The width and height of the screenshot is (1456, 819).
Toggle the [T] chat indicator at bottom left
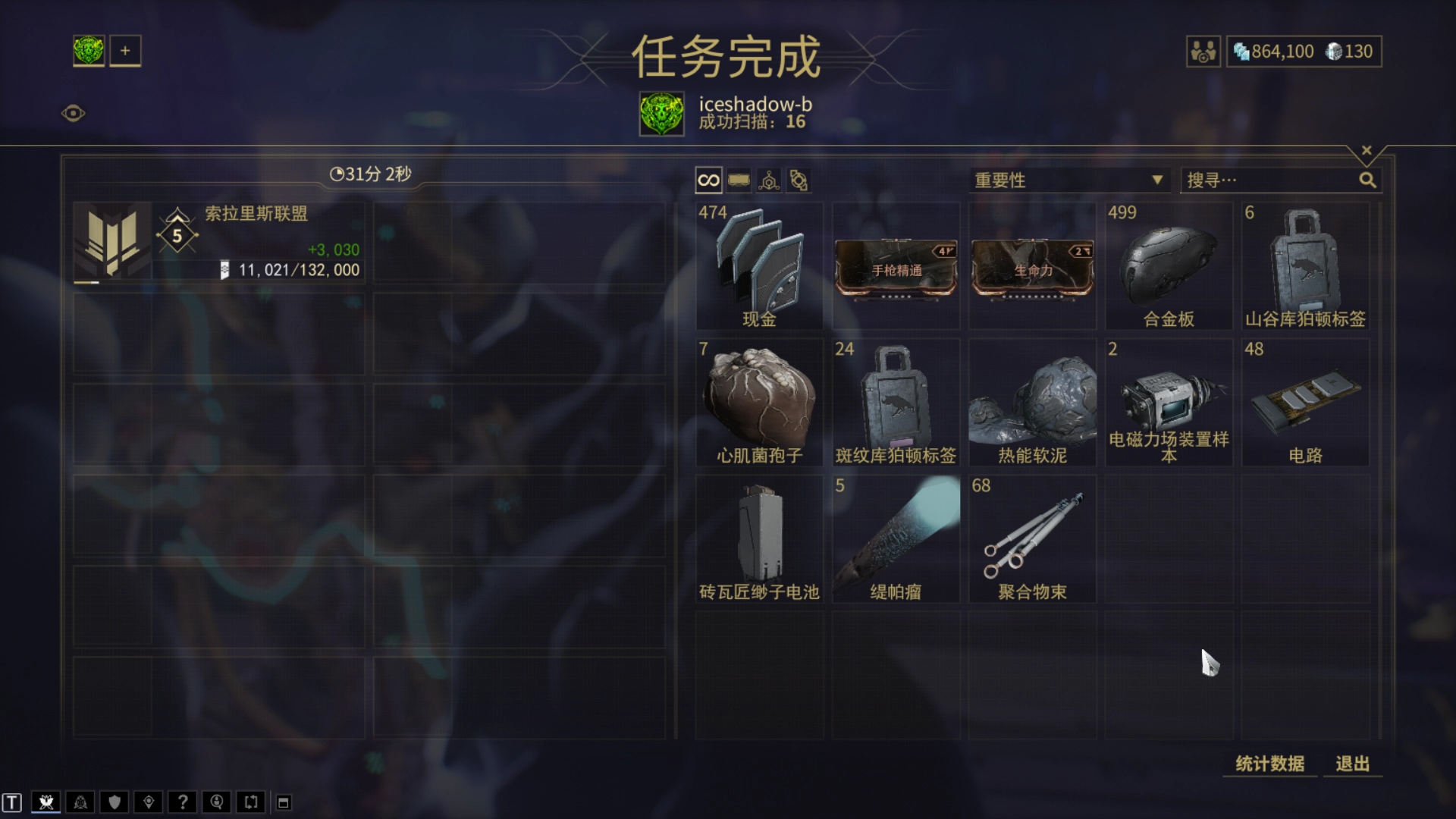tap(12, 802)
